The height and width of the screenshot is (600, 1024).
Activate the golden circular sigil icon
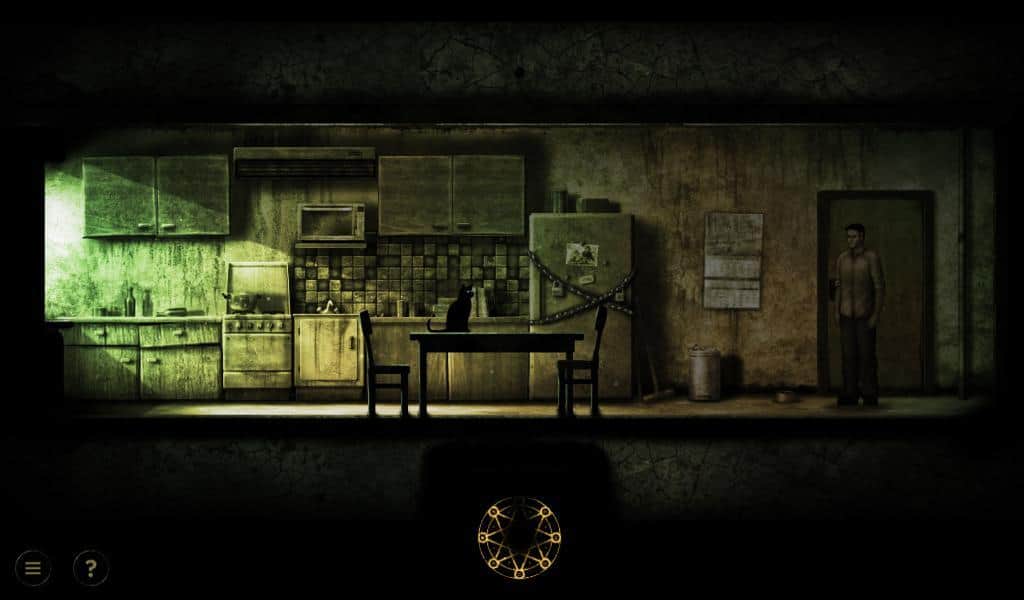(x=519, y=538)
